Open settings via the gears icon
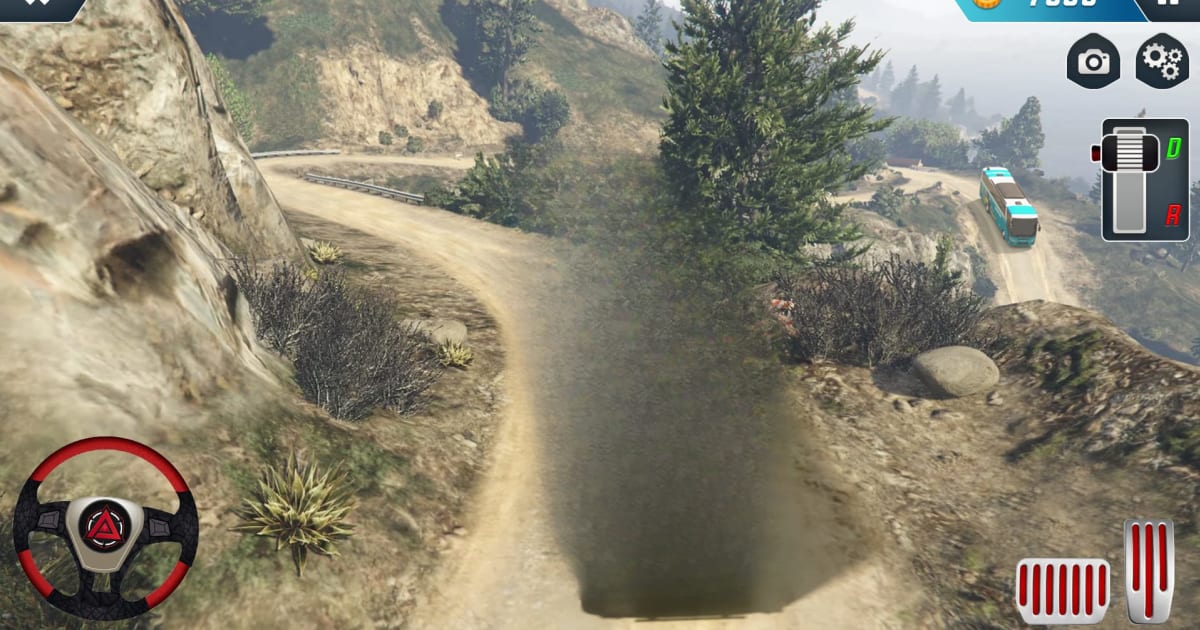Viewport: 1200px width, 630px height. coord(1161,61)
